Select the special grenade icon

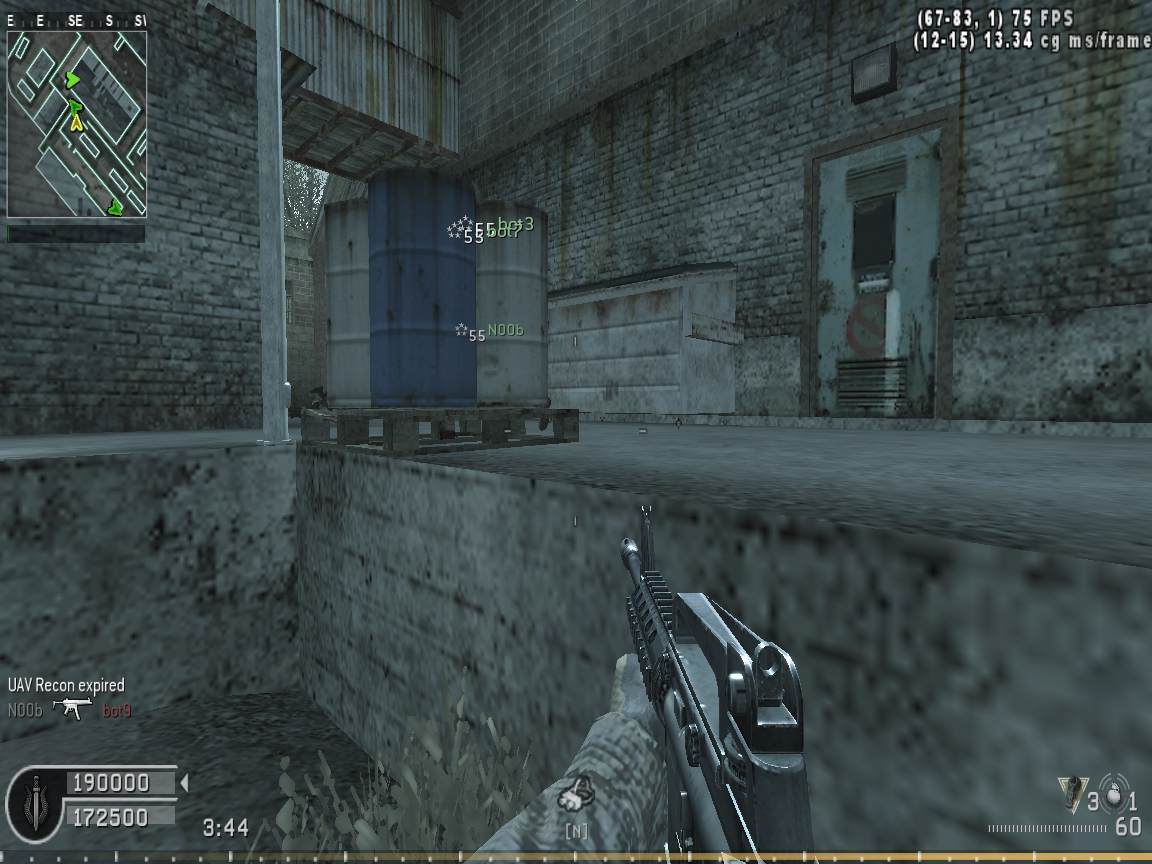point(1071,795)
